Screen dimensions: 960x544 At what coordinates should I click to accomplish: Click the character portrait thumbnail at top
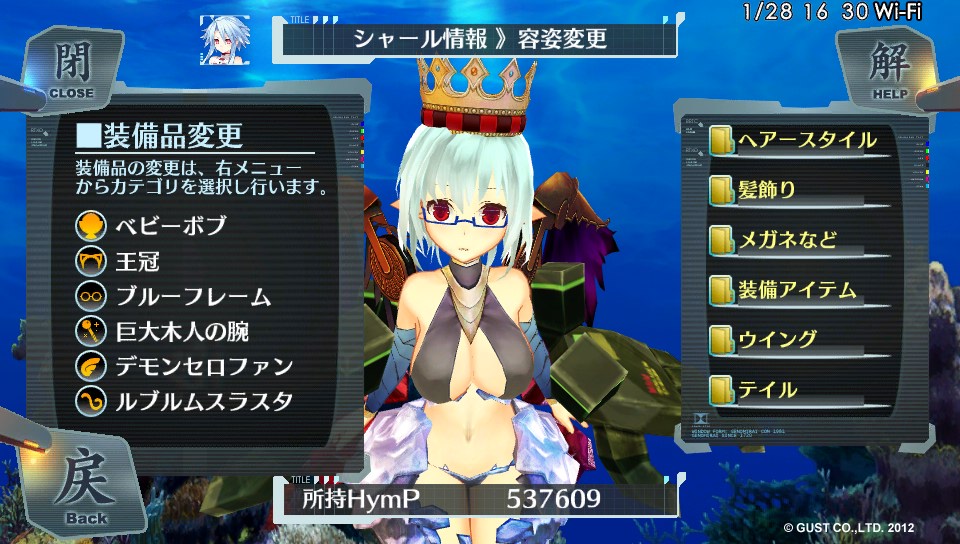[x=225, y=41]
